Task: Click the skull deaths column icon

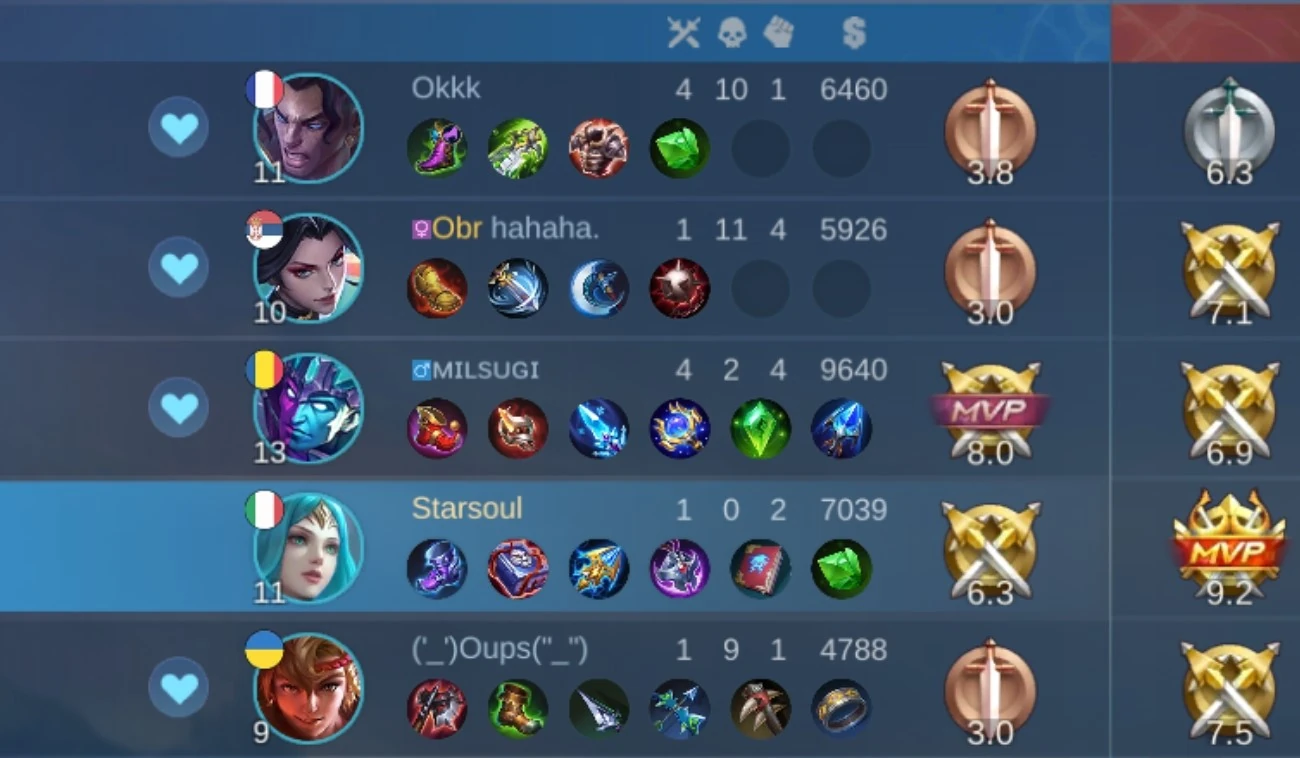Action: coord(733,33)
